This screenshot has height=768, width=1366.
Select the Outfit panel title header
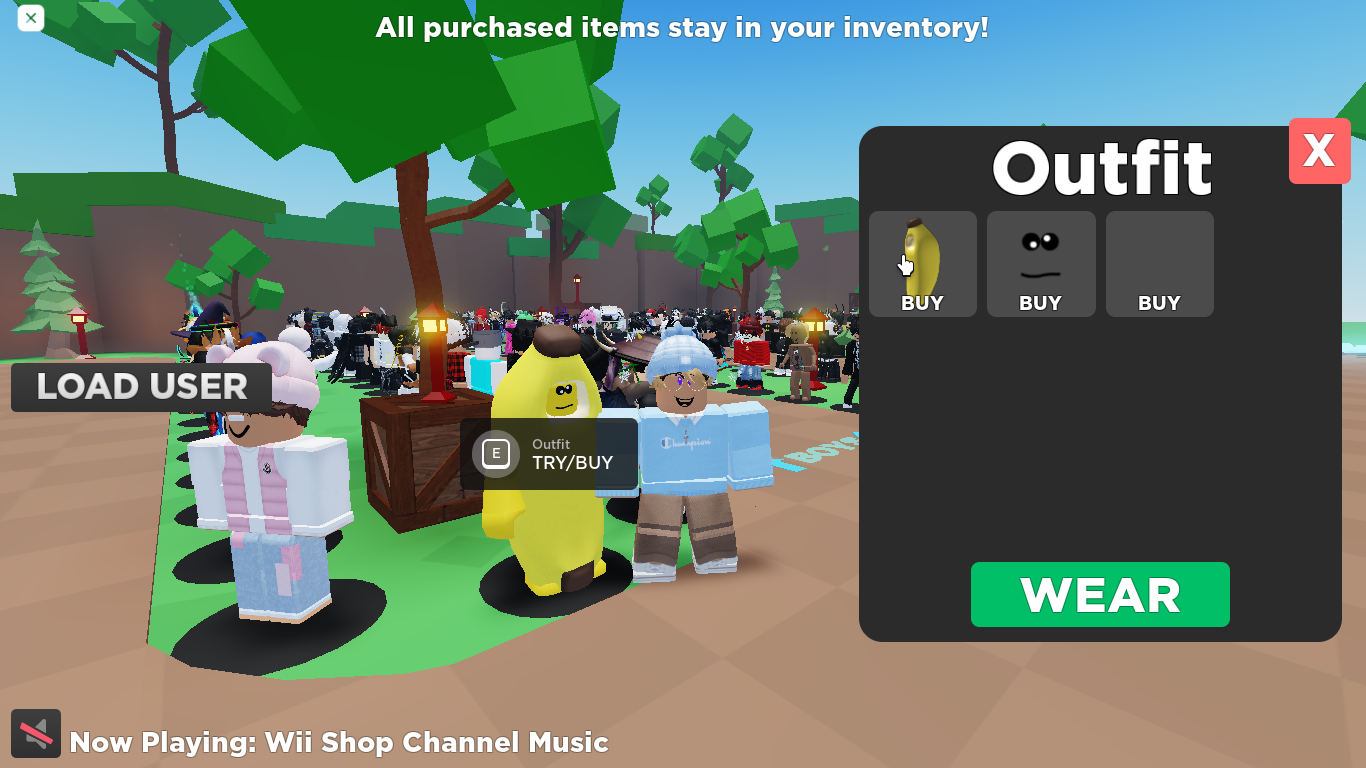tap(1100, 168)
